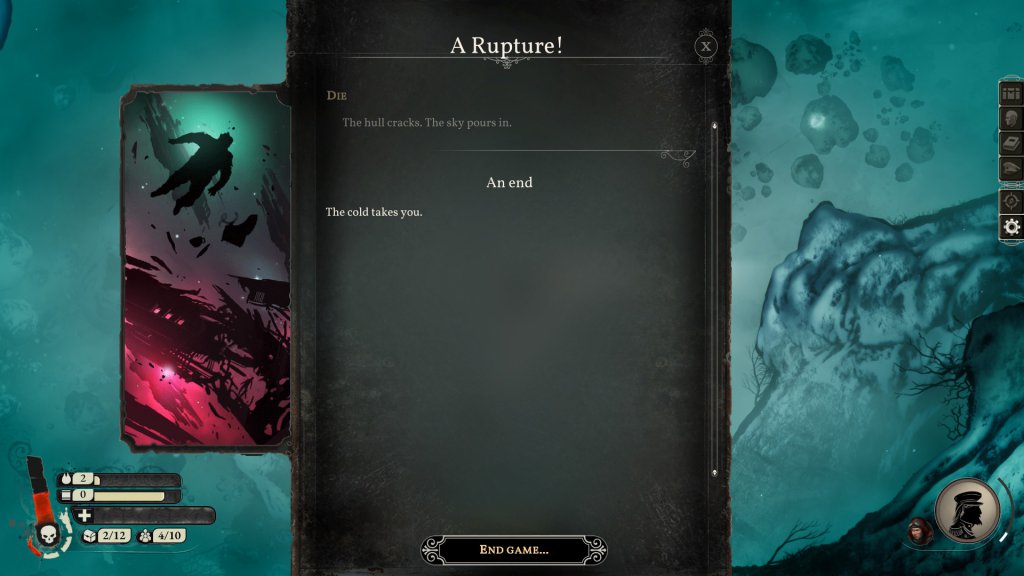Open the hold inventory crates icon
The image size is (1024, 576).
(x=1011, y=94)
